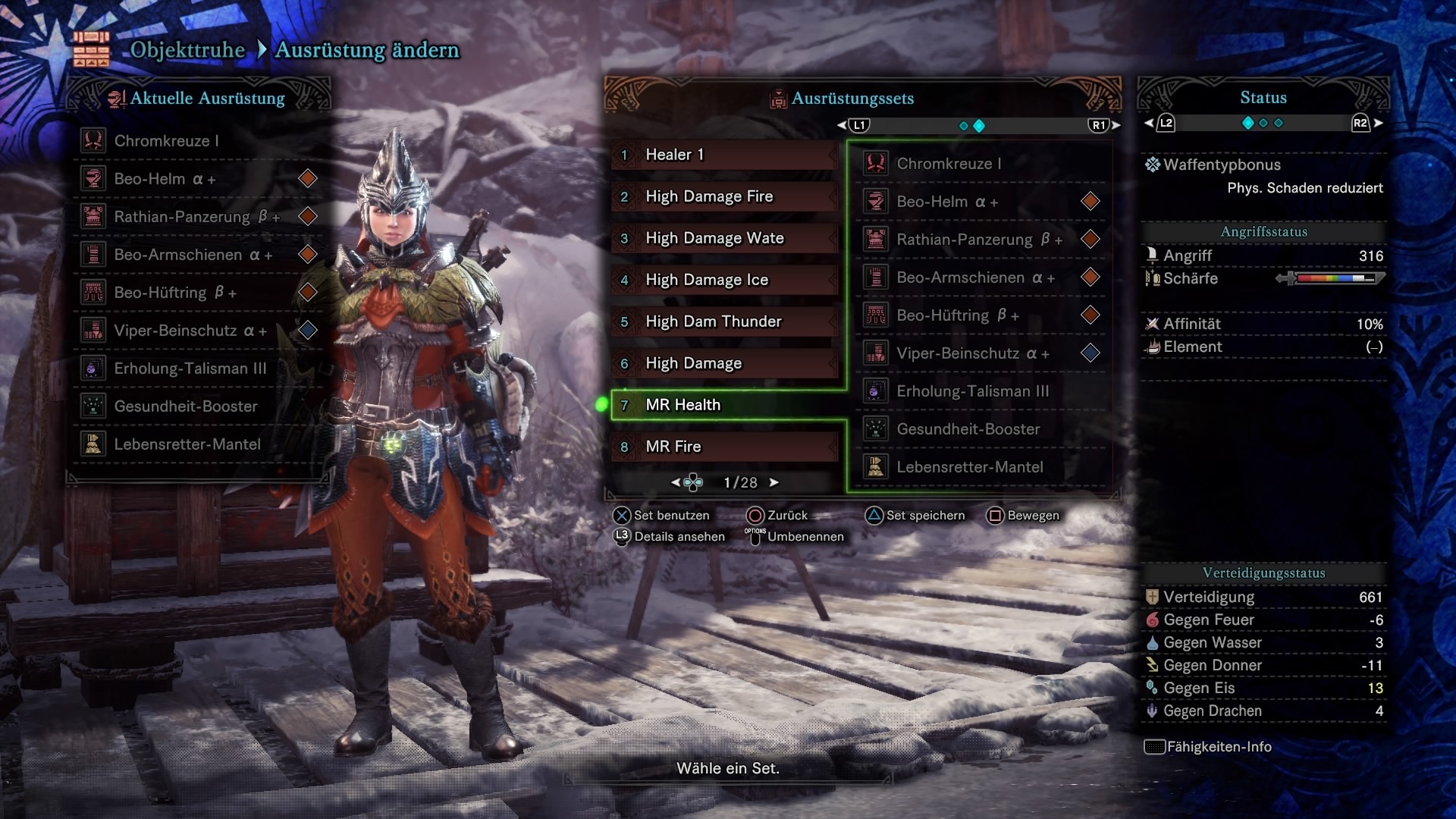Select the Chromkreuze I weapon icon
This screenshot has height=819, width=1456.
coord(93,140)
